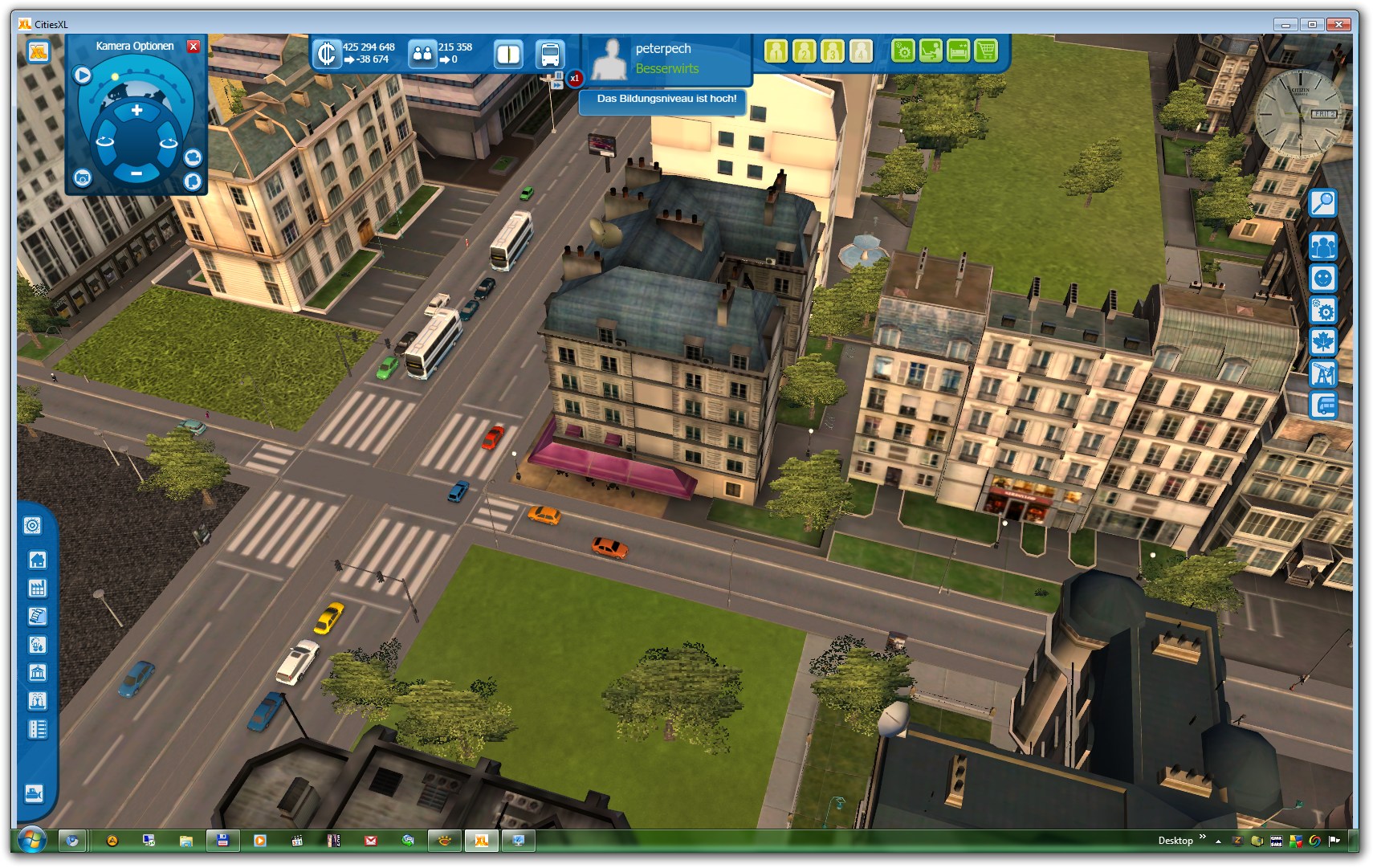1373x868 pixels.
Task: Open the oil pump resources overlay
Action: [1322, 373]
